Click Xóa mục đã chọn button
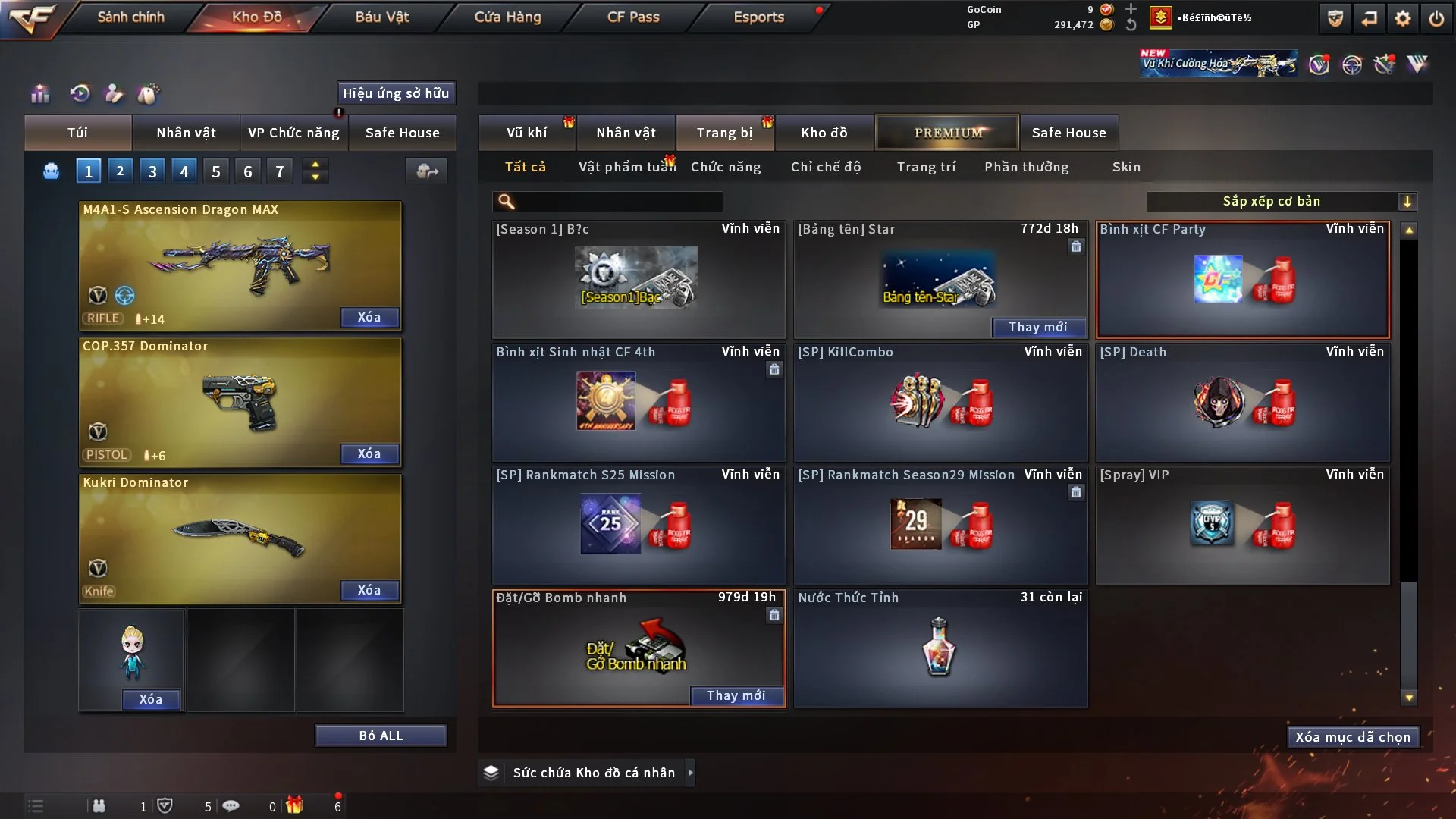Viewport: 1456px width, 819px height. (1353, 737)
